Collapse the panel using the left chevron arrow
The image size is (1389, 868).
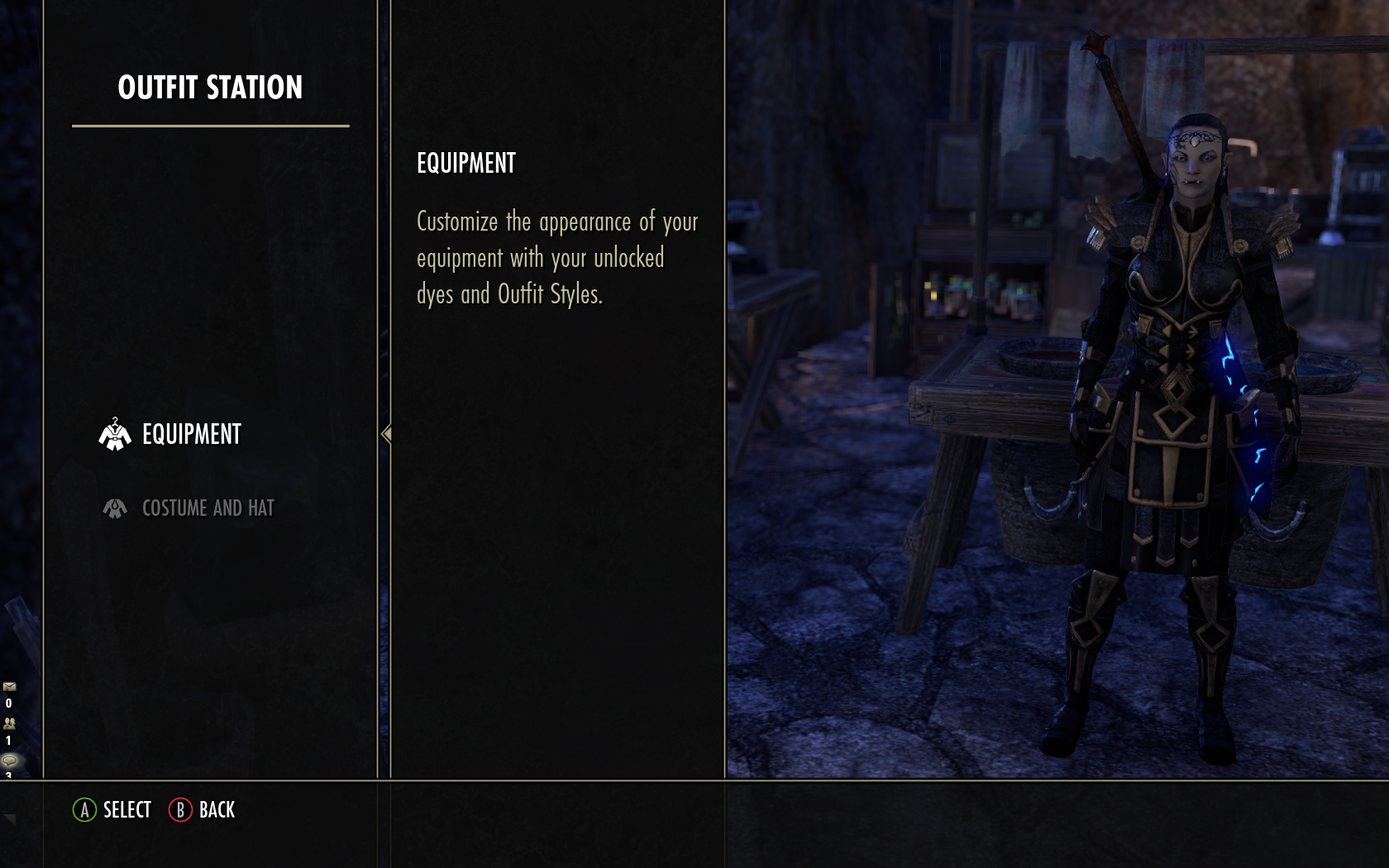tap(386, 432)
